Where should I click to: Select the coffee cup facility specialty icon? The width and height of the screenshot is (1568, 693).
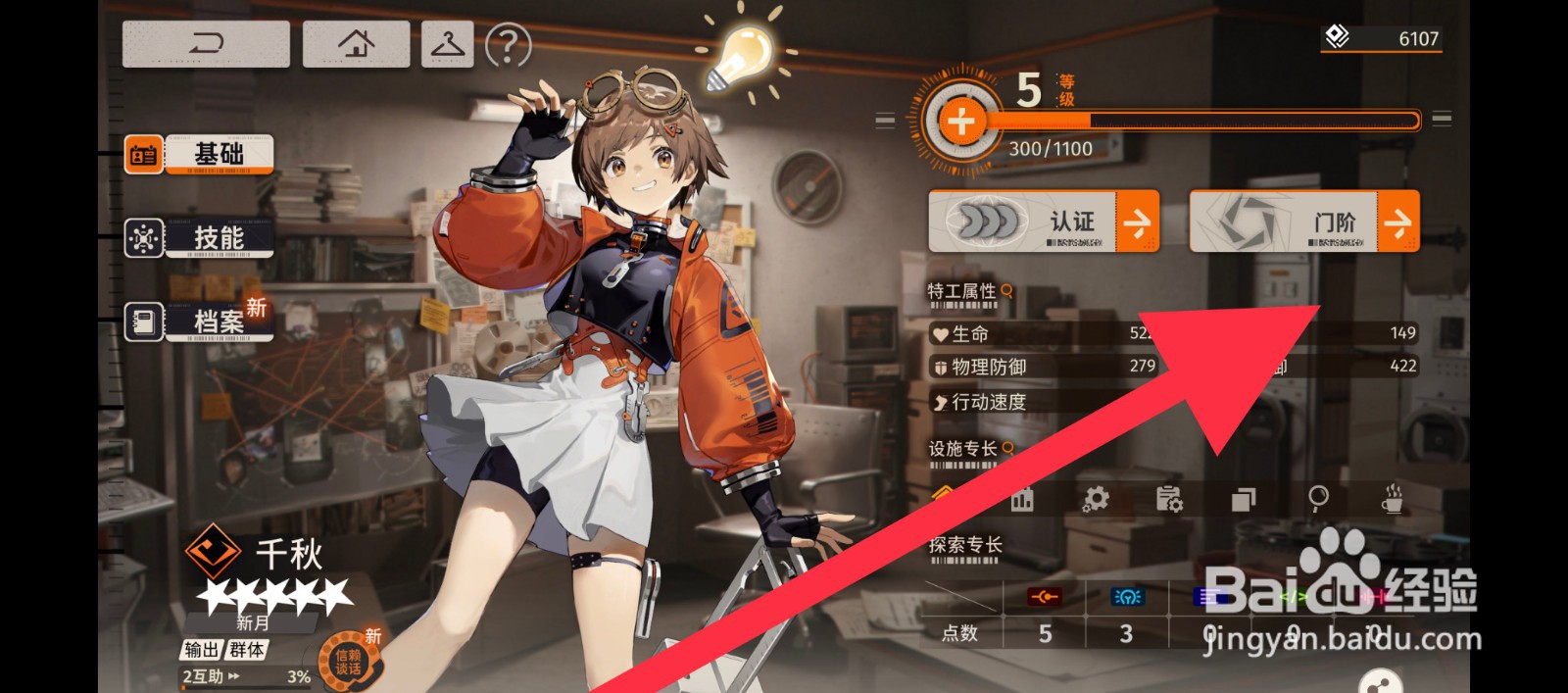(1392, 499)
